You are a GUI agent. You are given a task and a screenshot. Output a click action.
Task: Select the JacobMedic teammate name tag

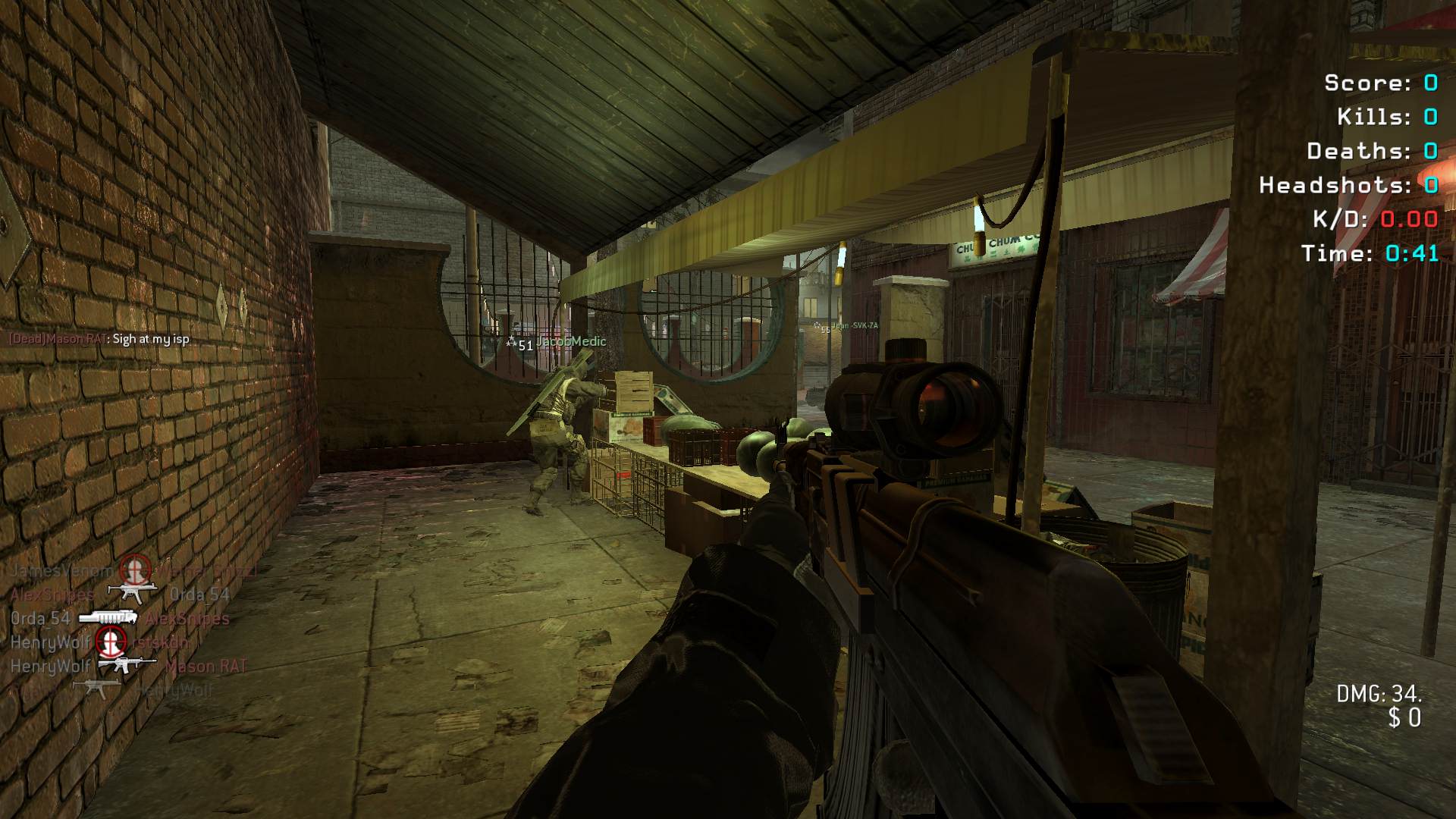pyautogui.click(x=570, y=342)
